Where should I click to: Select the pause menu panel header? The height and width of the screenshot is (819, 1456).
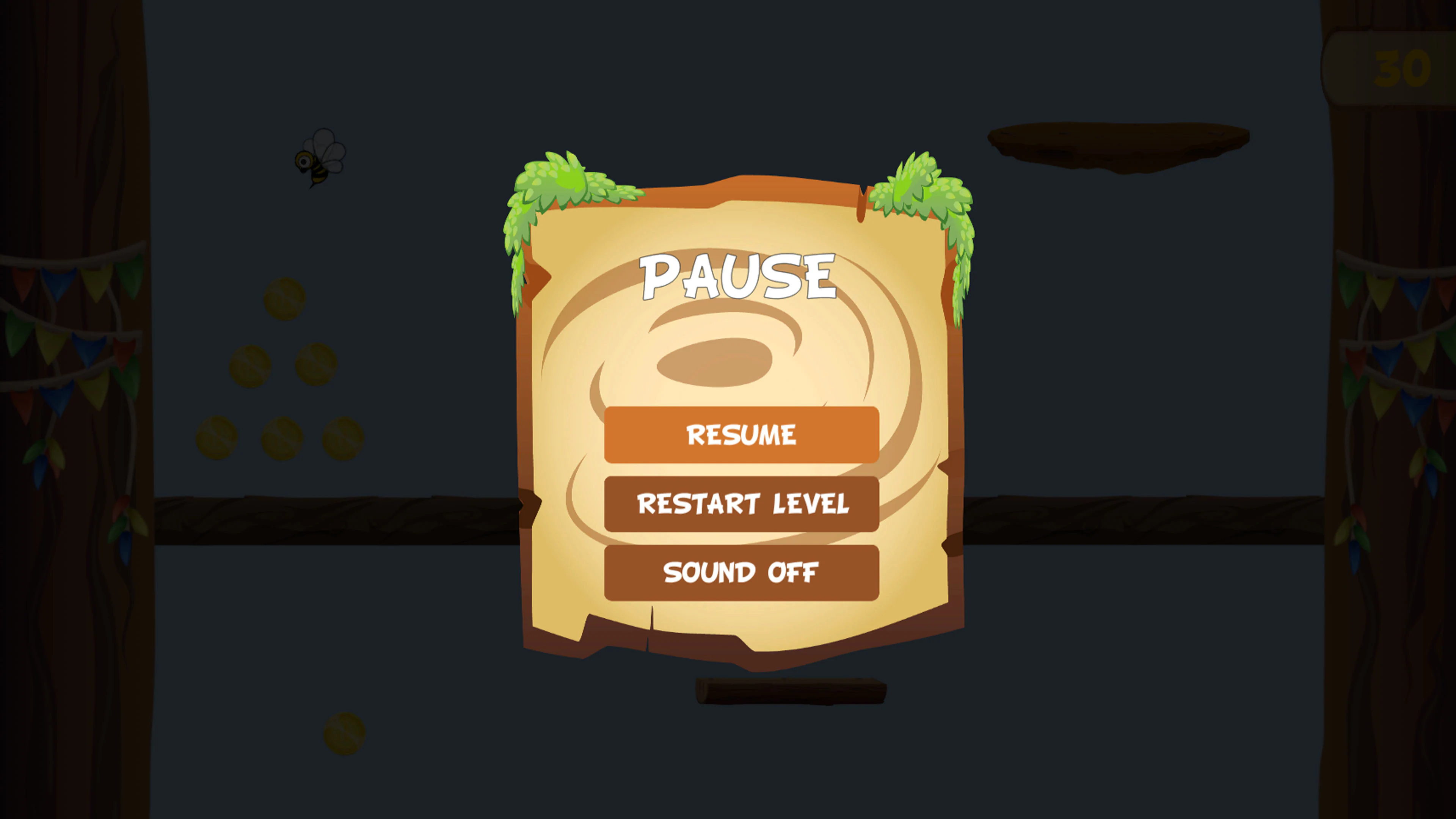[737, 277]
